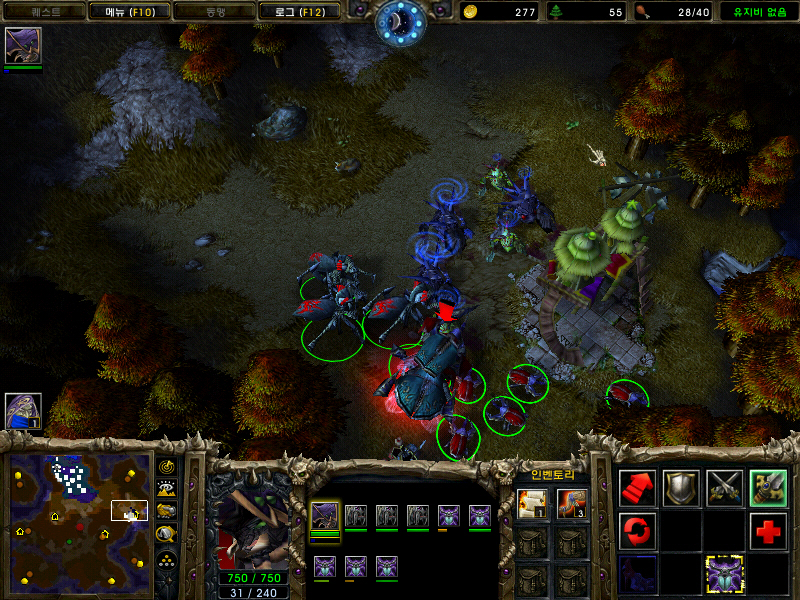This screenshot has height=600, width=800.
Task: Select the idle worker acolyte icon
Action: pyautogui.click(x=23, y=411)
